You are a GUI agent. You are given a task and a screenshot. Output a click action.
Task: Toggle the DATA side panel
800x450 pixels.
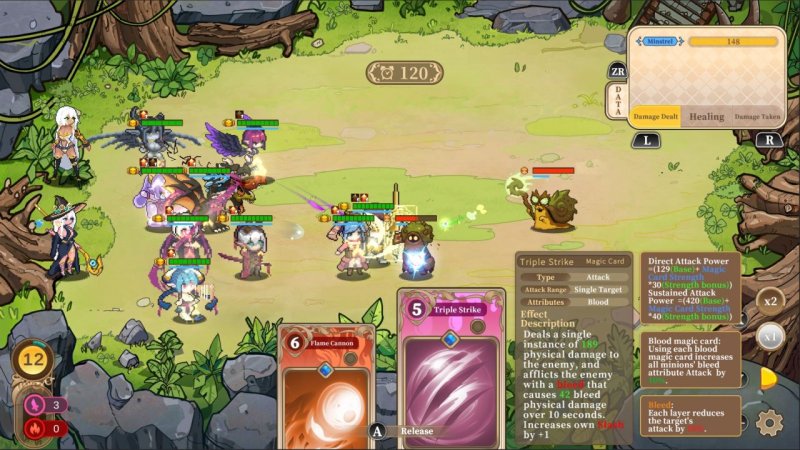tap(617, 99)
